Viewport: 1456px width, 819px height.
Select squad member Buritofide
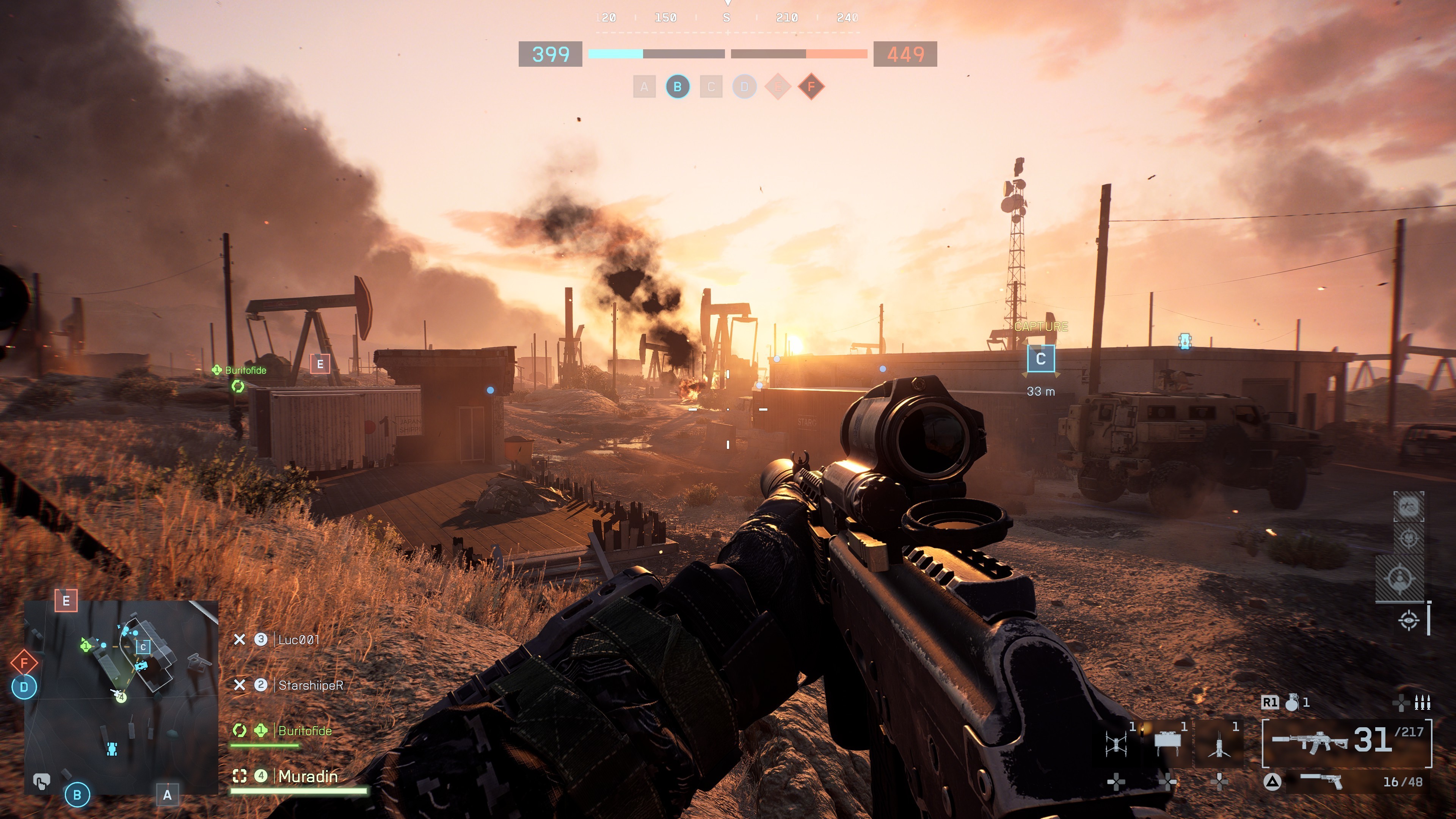(x=304, y=731)
